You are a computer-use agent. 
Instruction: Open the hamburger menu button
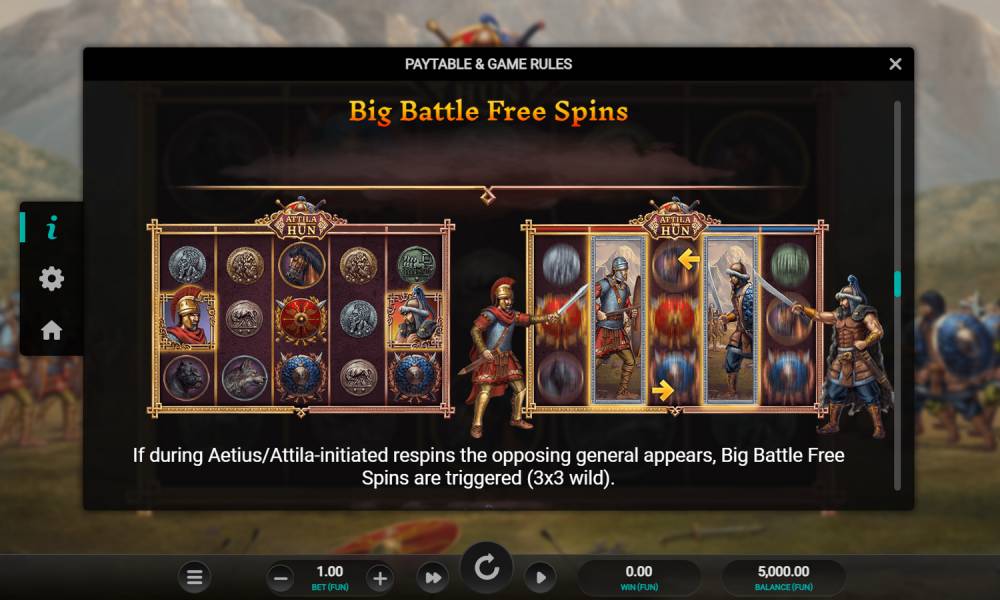pyautogui.click(x=195, y=577)
